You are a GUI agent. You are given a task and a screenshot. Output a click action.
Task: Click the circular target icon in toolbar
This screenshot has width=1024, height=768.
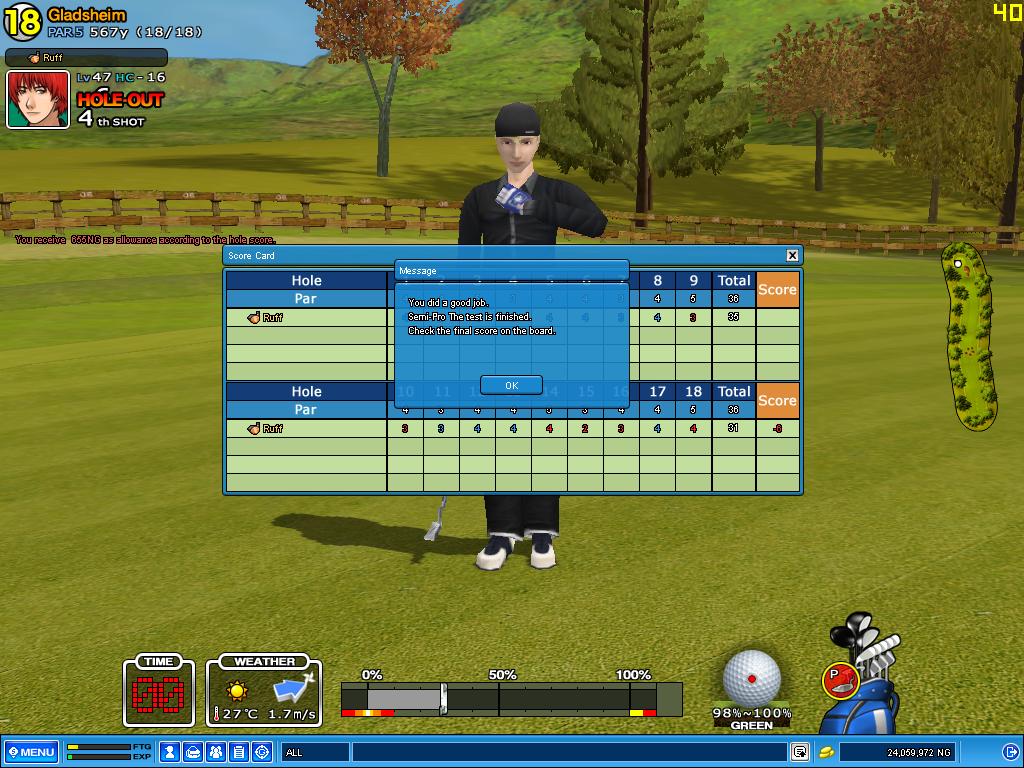tap(262, 752)
